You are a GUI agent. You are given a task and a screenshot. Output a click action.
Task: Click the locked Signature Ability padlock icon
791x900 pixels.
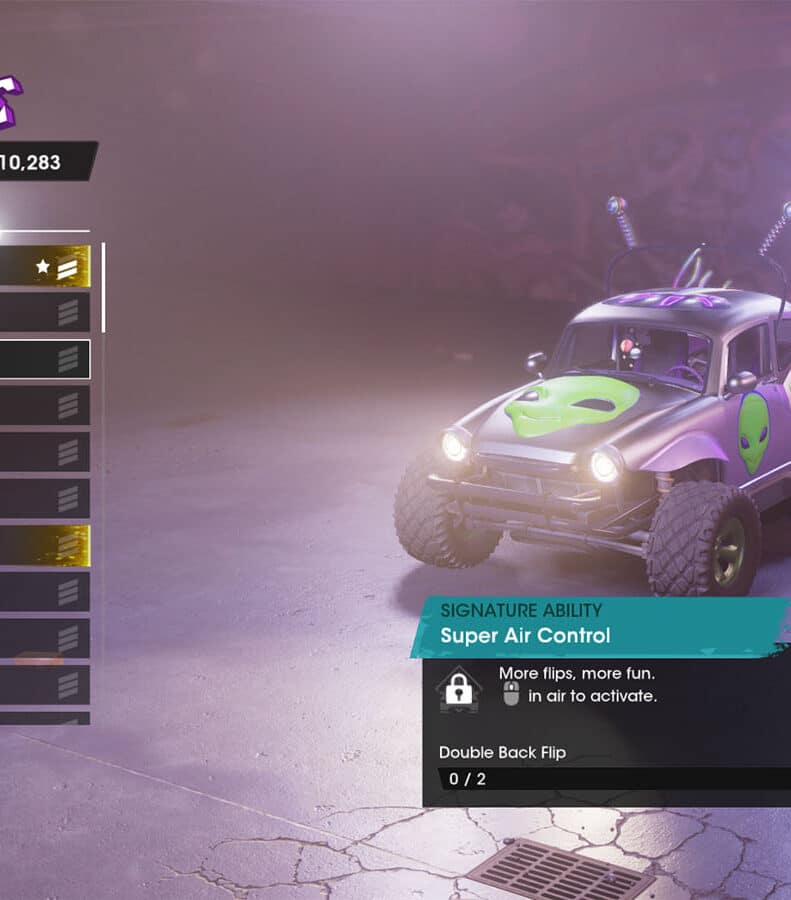pos(458,689)
